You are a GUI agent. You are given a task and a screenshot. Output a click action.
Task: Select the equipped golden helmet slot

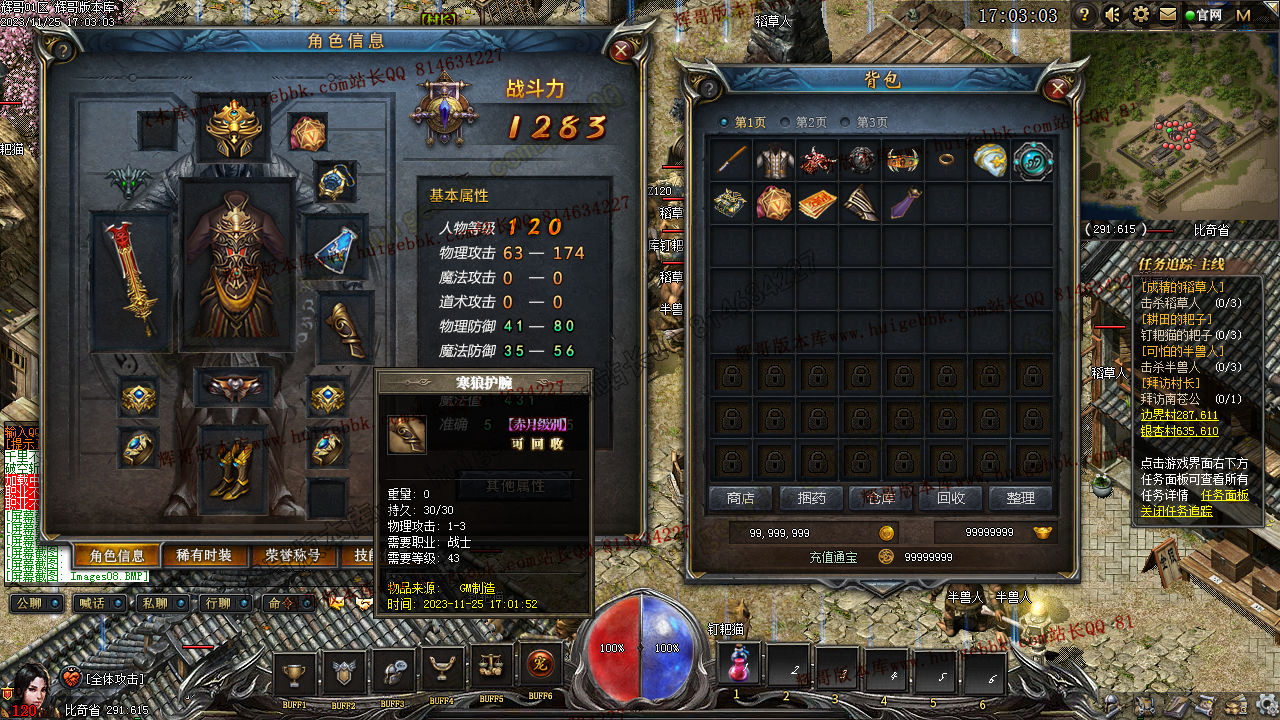point(233,128)
